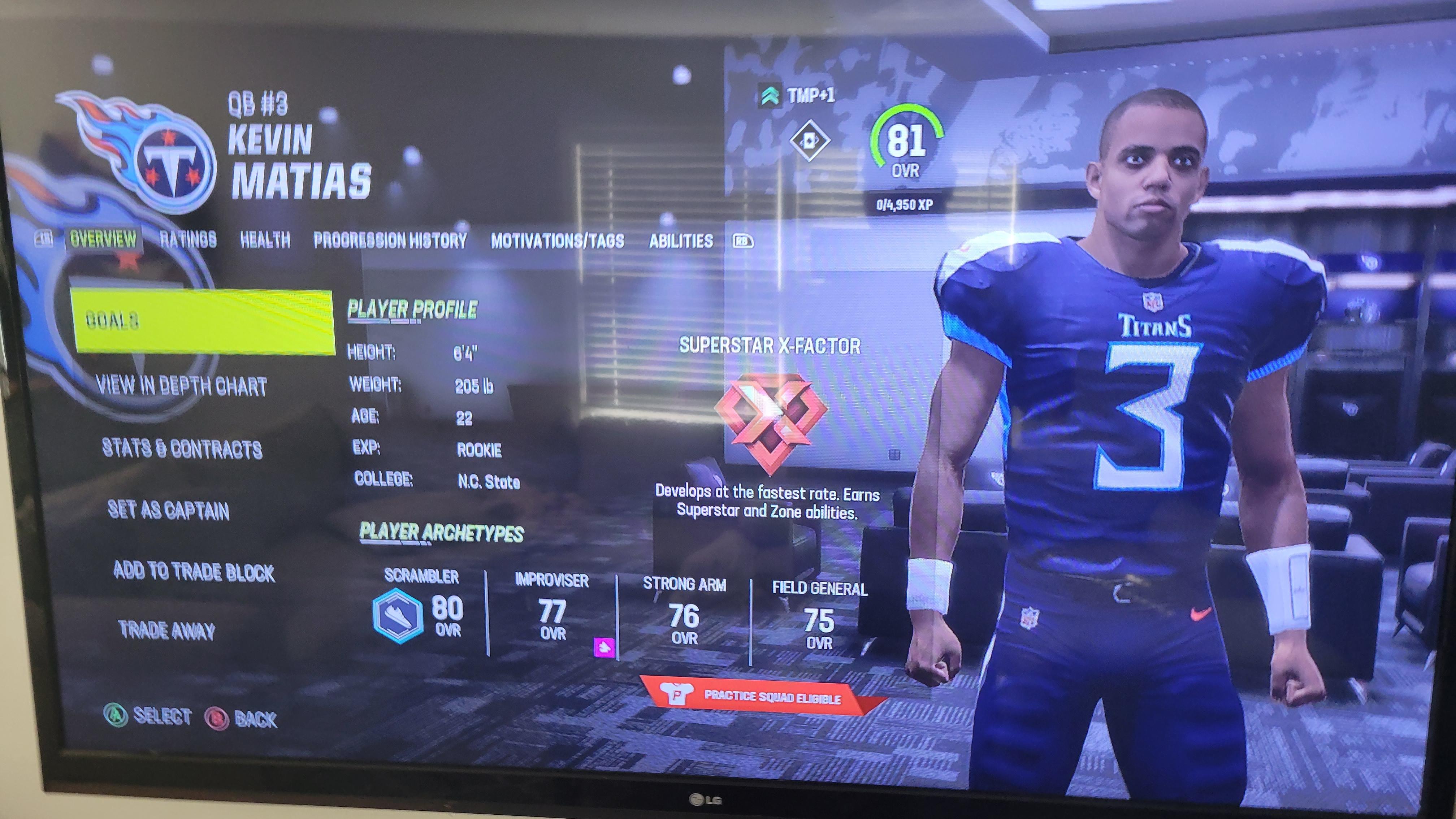Open Stats & Contracts
1456x819 pixels.
tap(182, 449)
